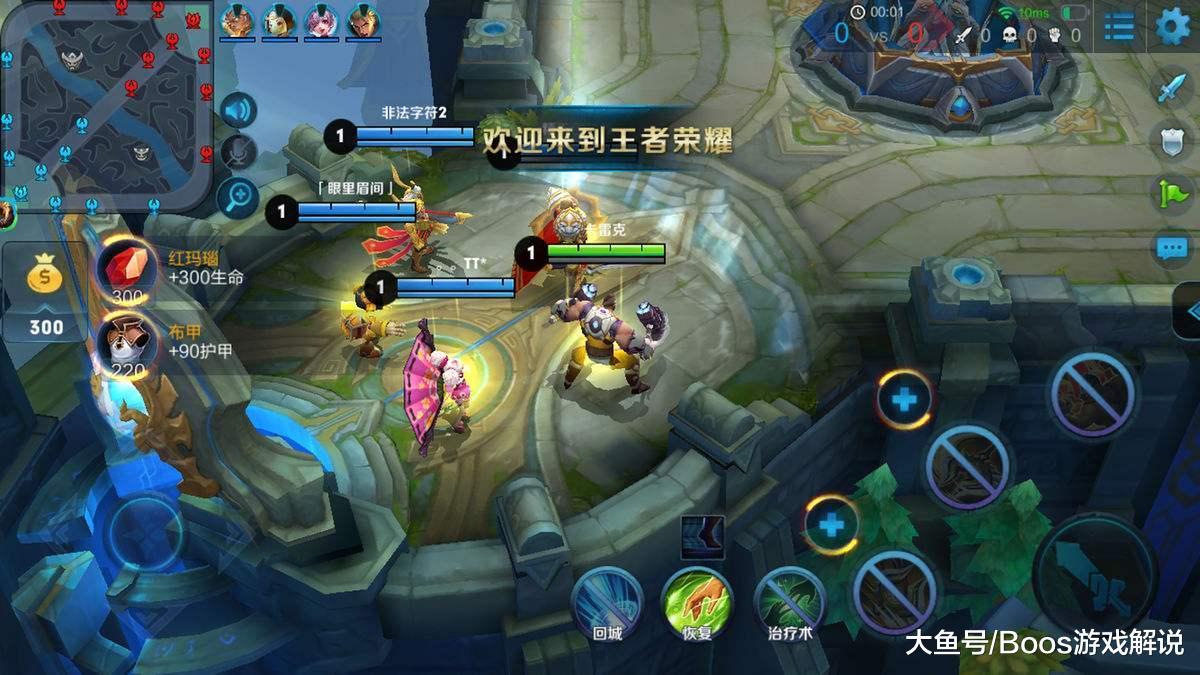Image resolution: width=1200 pixels, height=675 pixels.
Task: Toggle the speaker sound button
Action: pos(238,110)
